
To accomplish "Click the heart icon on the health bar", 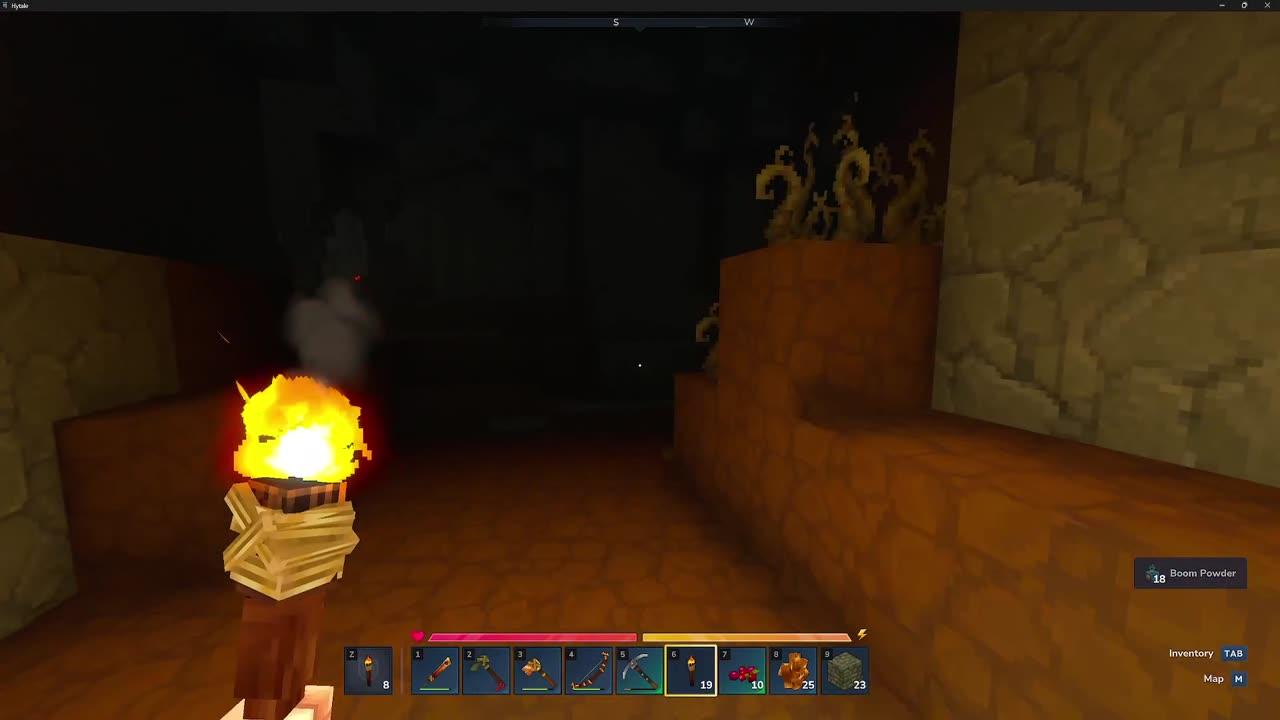I will [418, 636].
